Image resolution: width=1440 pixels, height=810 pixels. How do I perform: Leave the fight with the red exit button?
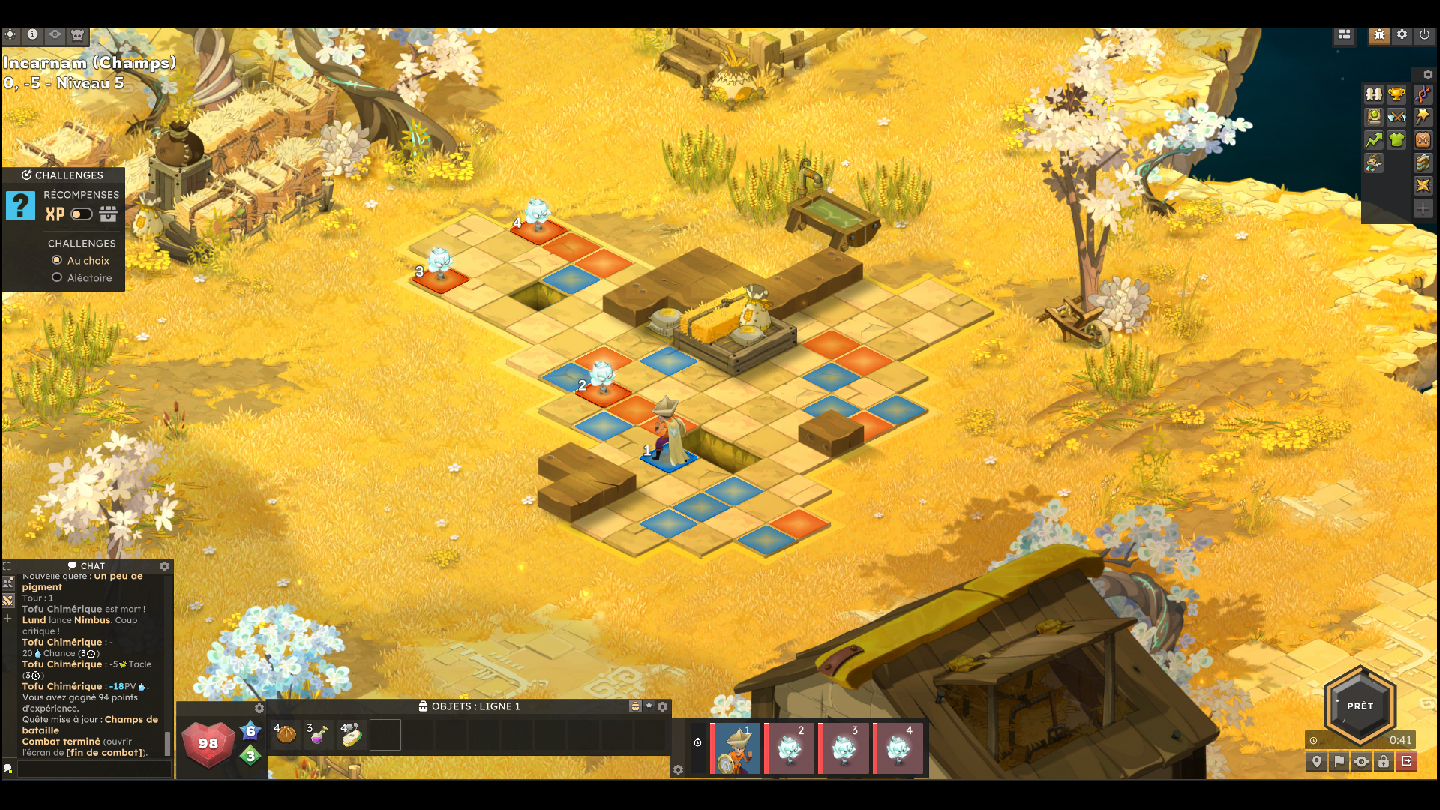pos(1406,761)
